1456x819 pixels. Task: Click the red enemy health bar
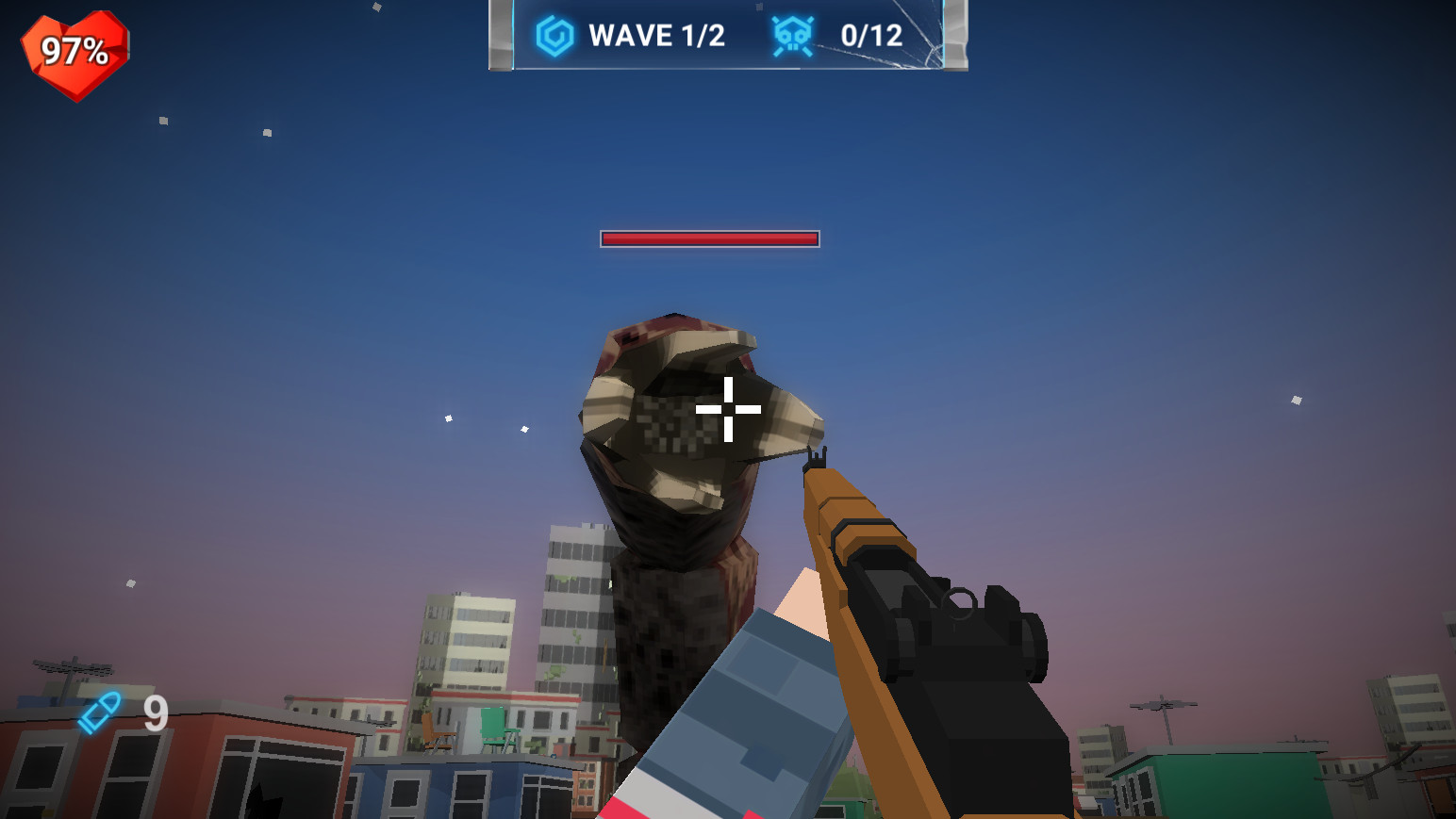709,239
